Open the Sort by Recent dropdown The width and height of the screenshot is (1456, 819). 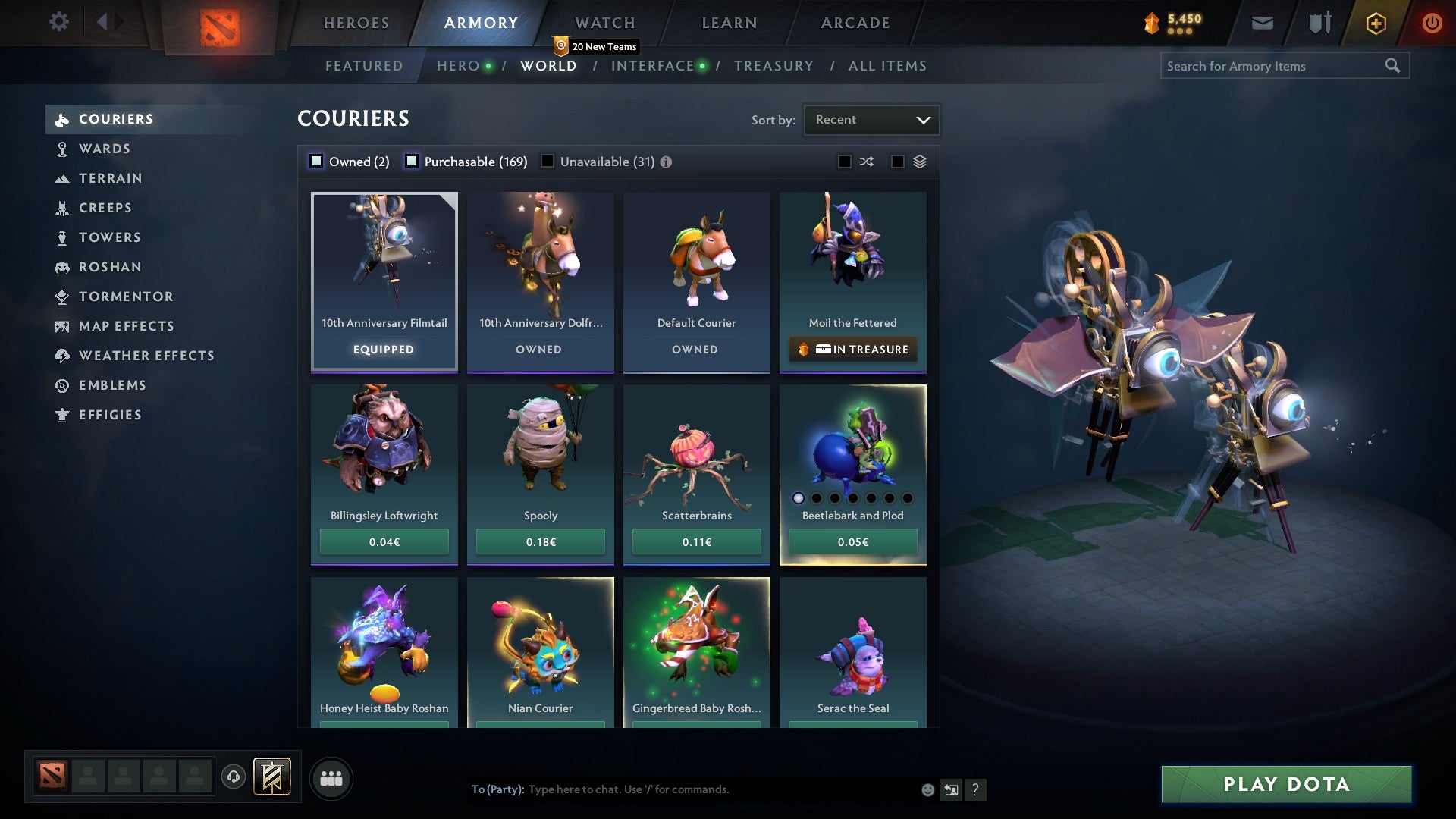(x=871, y=119)
